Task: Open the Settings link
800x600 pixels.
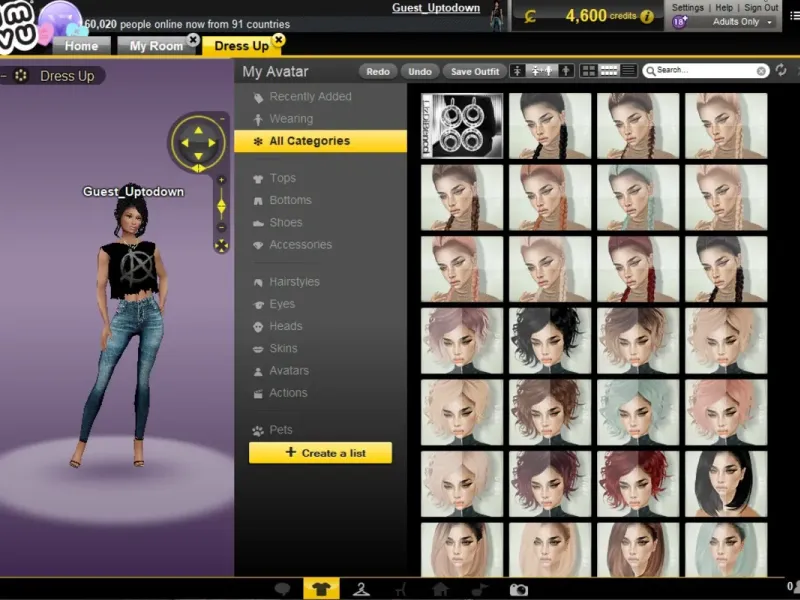Action: (x=687, y=7)
